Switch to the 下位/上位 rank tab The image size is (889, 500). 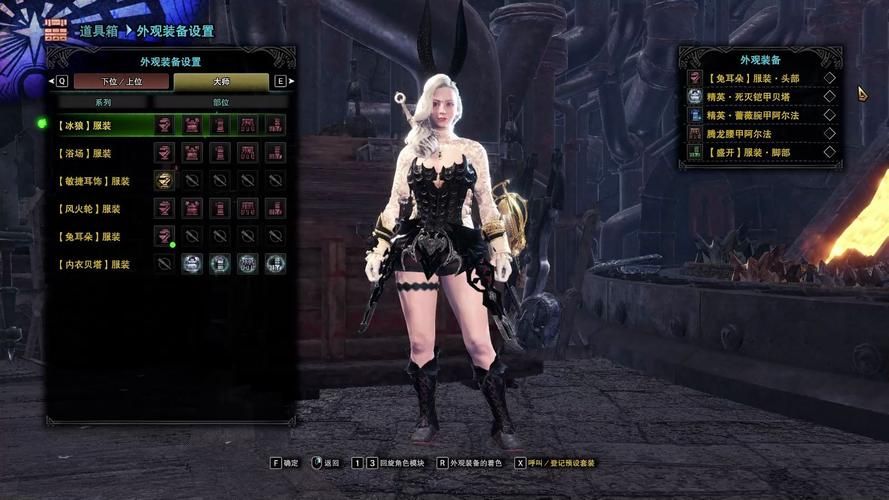pyautogui.click(x=121, y=81)
